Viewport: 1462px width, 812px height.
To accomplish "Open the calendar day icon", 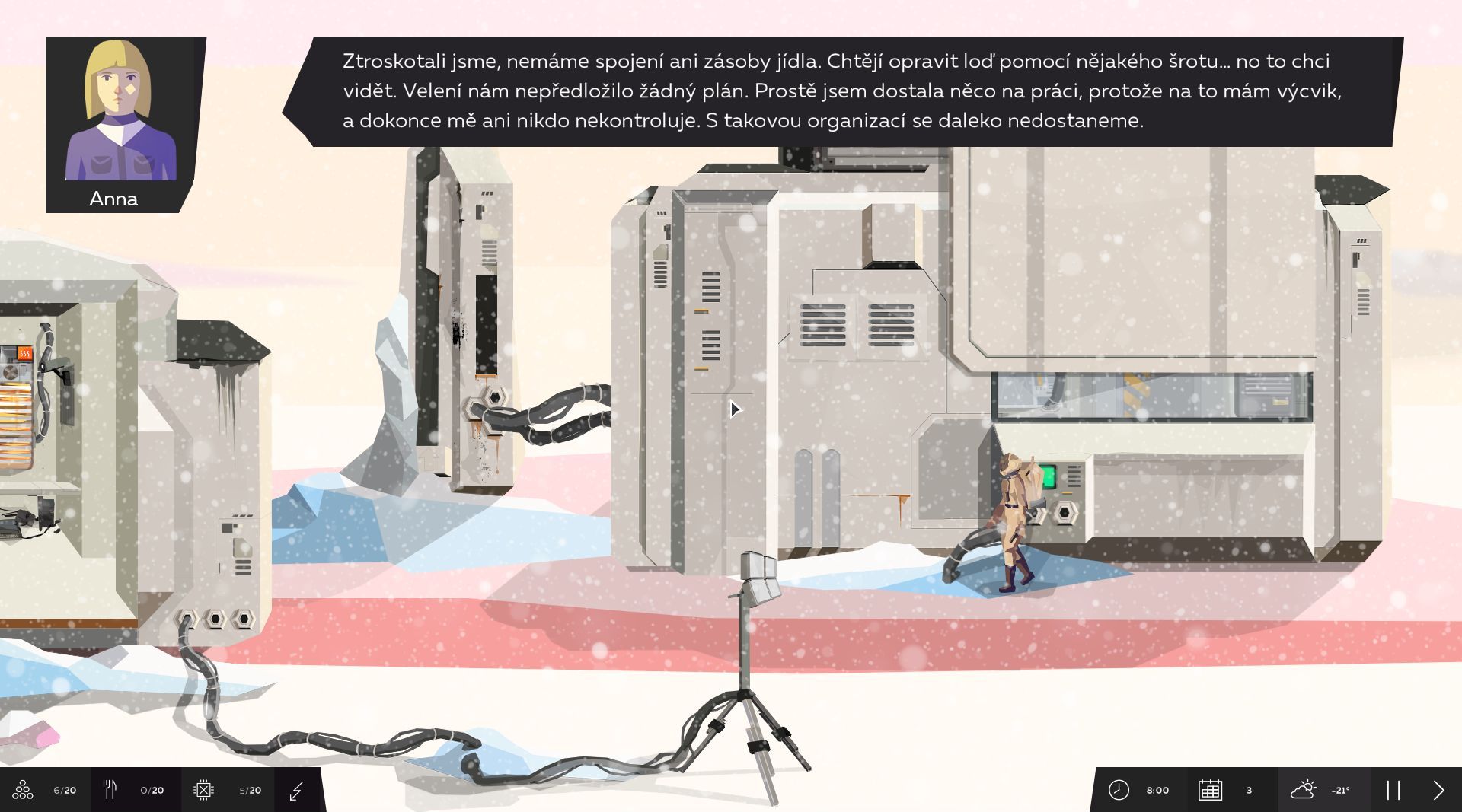I will (x=1210, y=790).
